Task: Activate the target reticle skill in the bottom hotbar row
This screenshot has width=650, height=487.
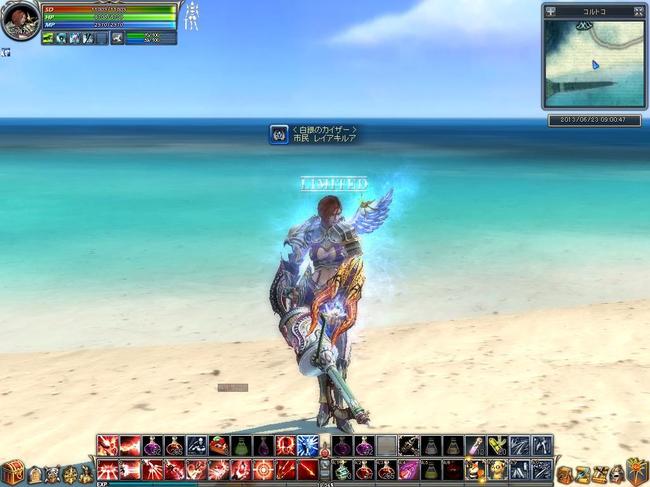Action: tap(263, 469)
